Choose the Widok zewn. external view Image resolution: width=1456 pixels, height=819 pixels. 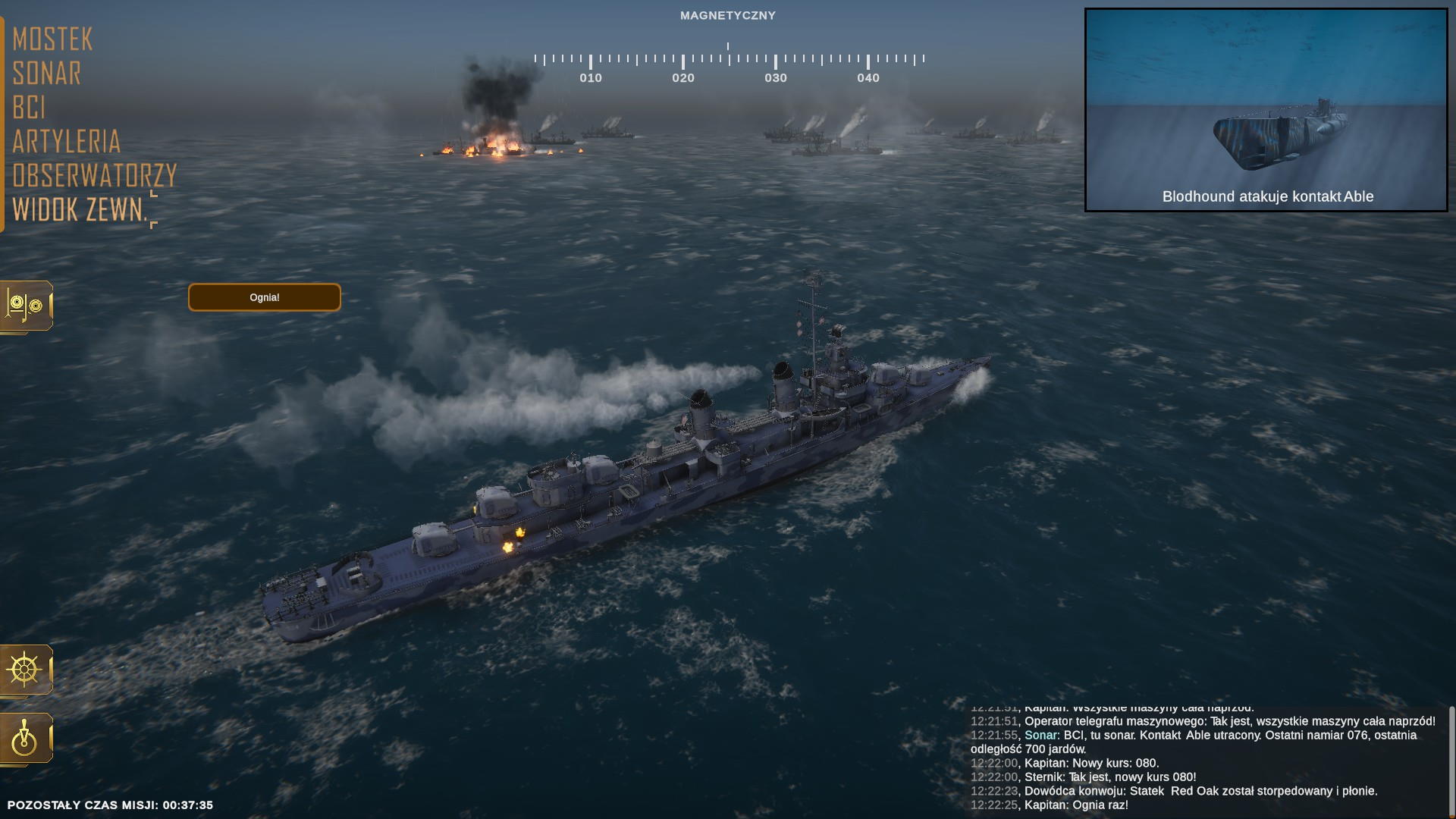pos(80,210)
